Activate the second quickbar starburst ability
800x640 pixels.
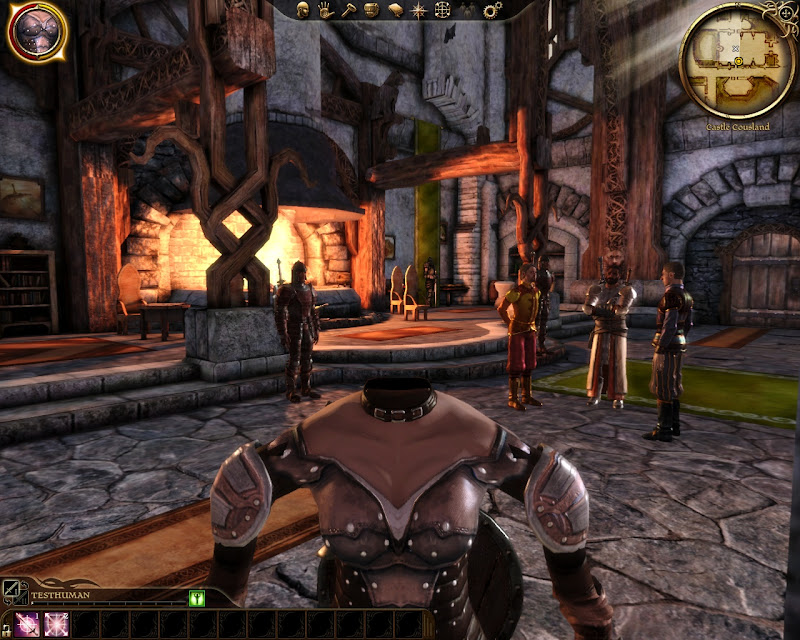[55, 624]
